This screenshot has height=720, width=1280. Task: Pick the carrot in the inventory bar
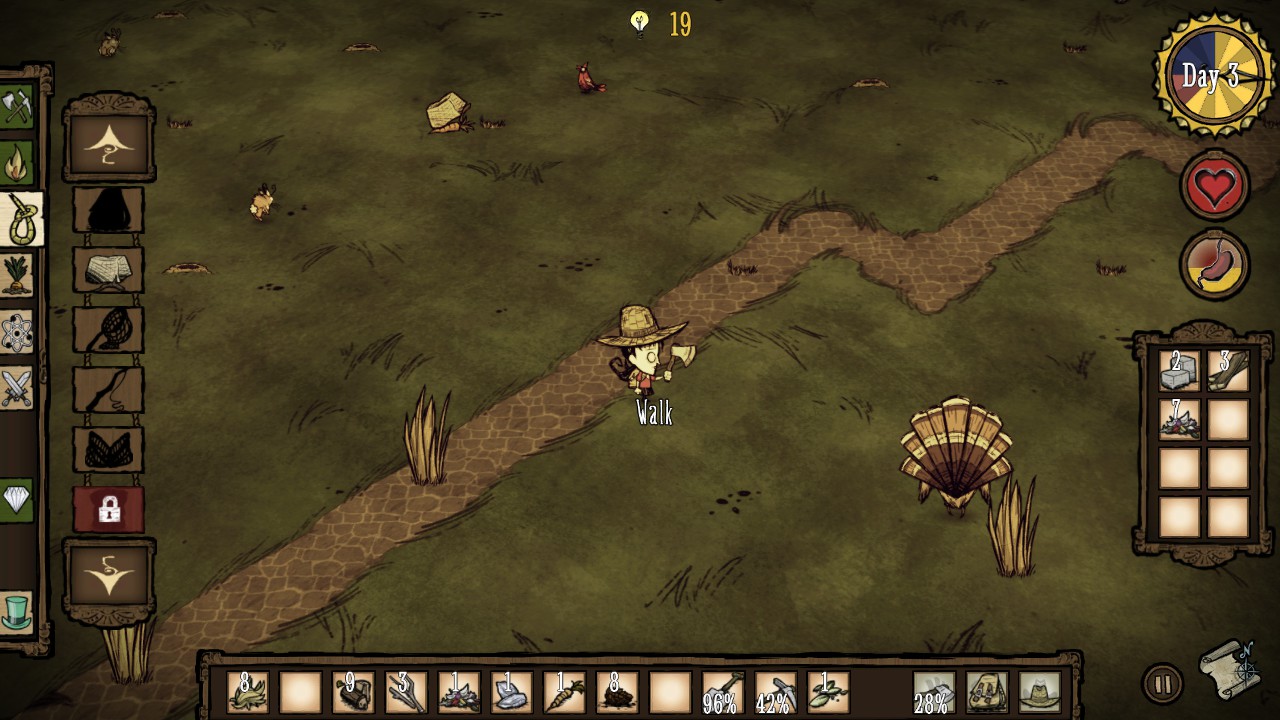point(563,692)
